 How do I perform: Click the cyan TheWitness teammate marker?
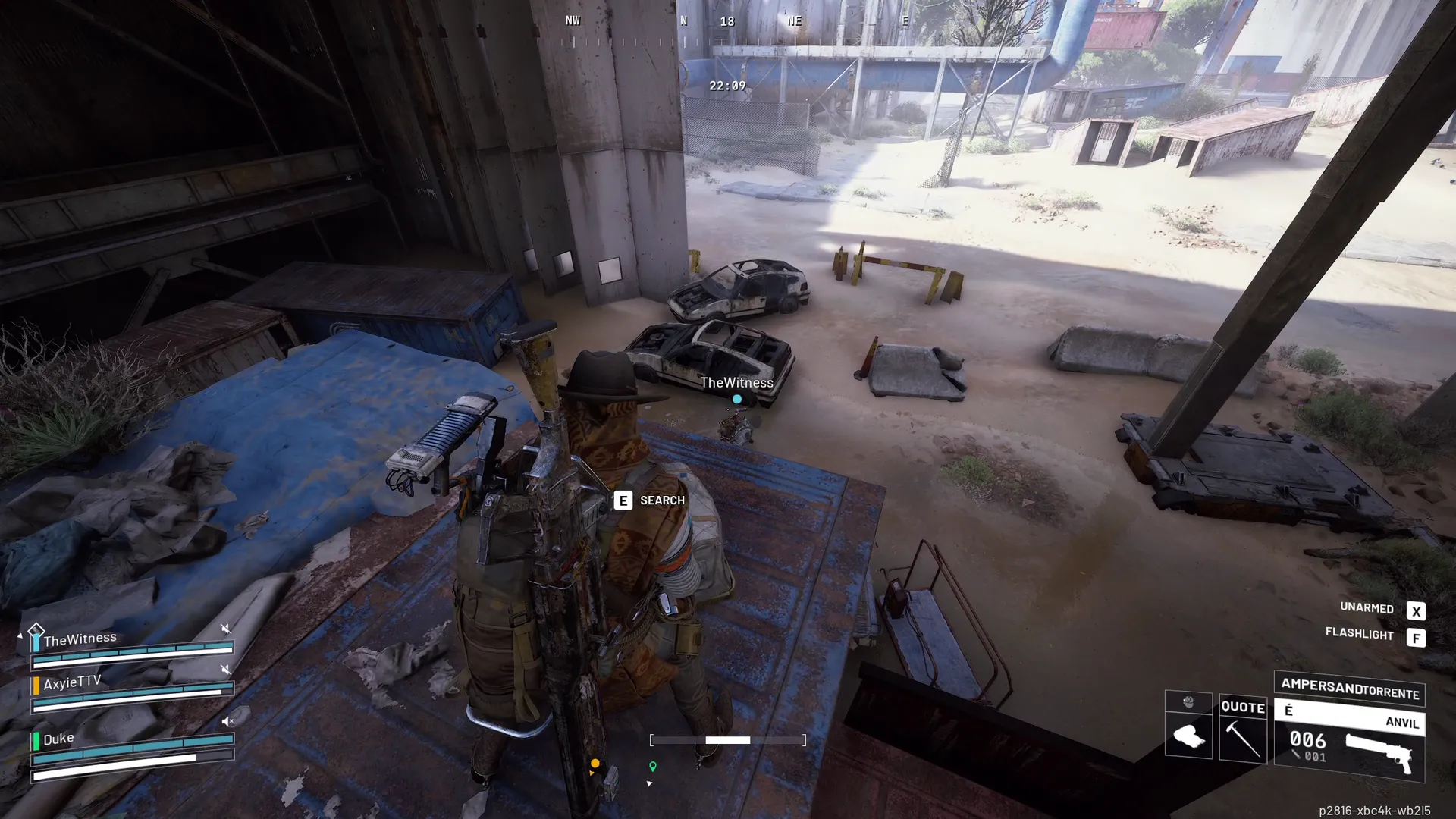pos(736,399)
